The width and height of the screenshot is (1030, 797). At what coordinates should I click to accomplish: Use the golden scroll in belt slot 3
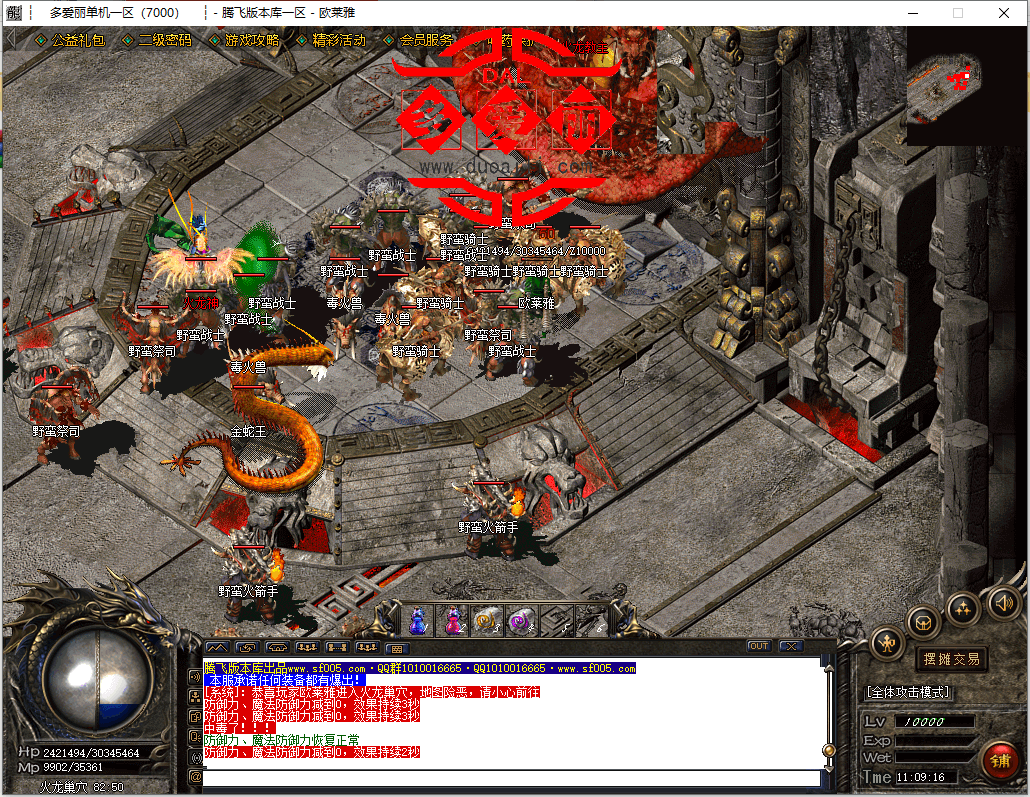(487, 621)
